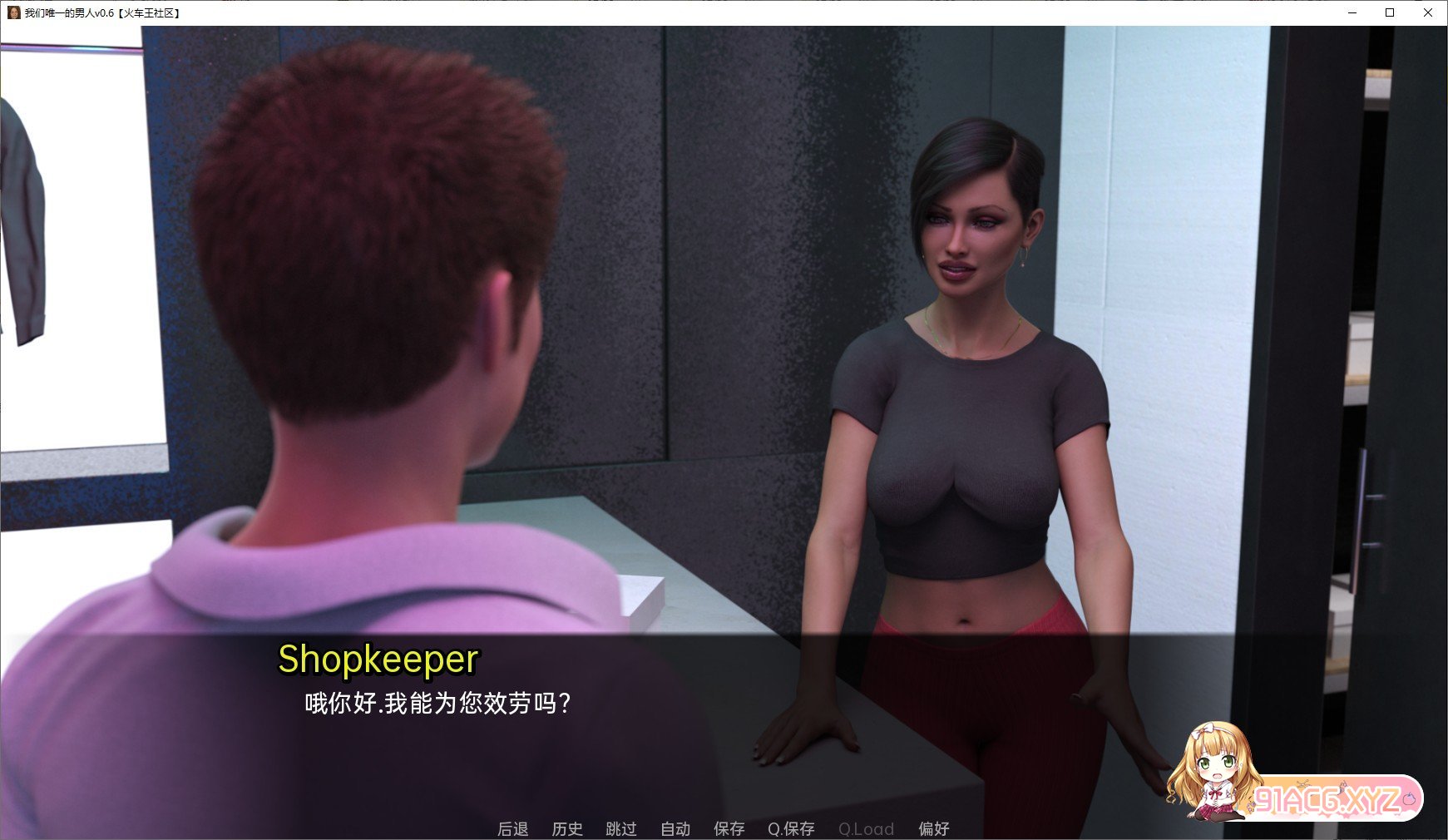The width and height of the screenshot is (1448, 840).
Task: Activate 跳过 (skip) in the quick menu
Action: (x=621, y=828)
